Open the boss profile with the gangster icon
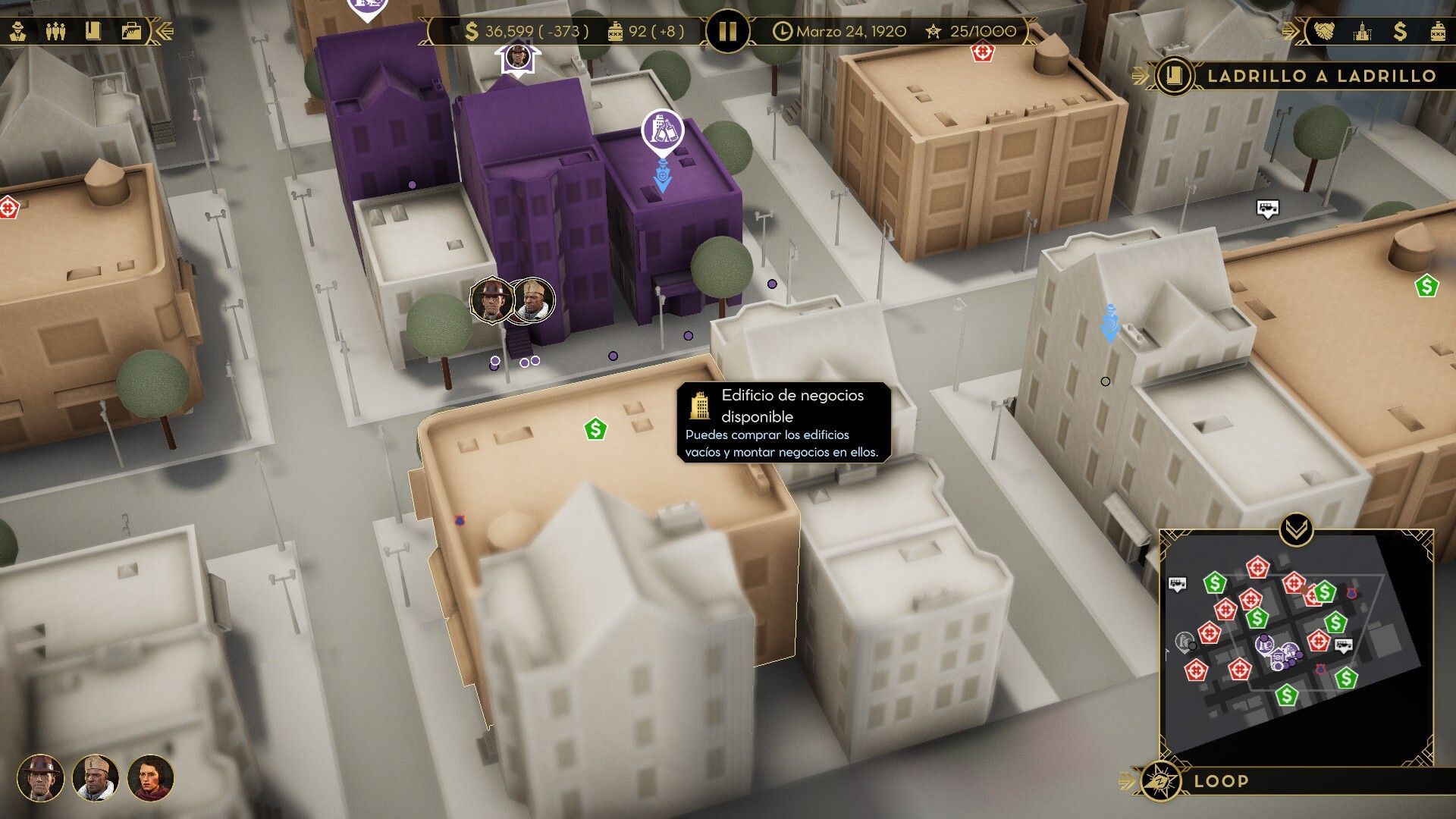The width and height of the screenshot is (1456, 819). pyautogui.click(x=19, y=32)
